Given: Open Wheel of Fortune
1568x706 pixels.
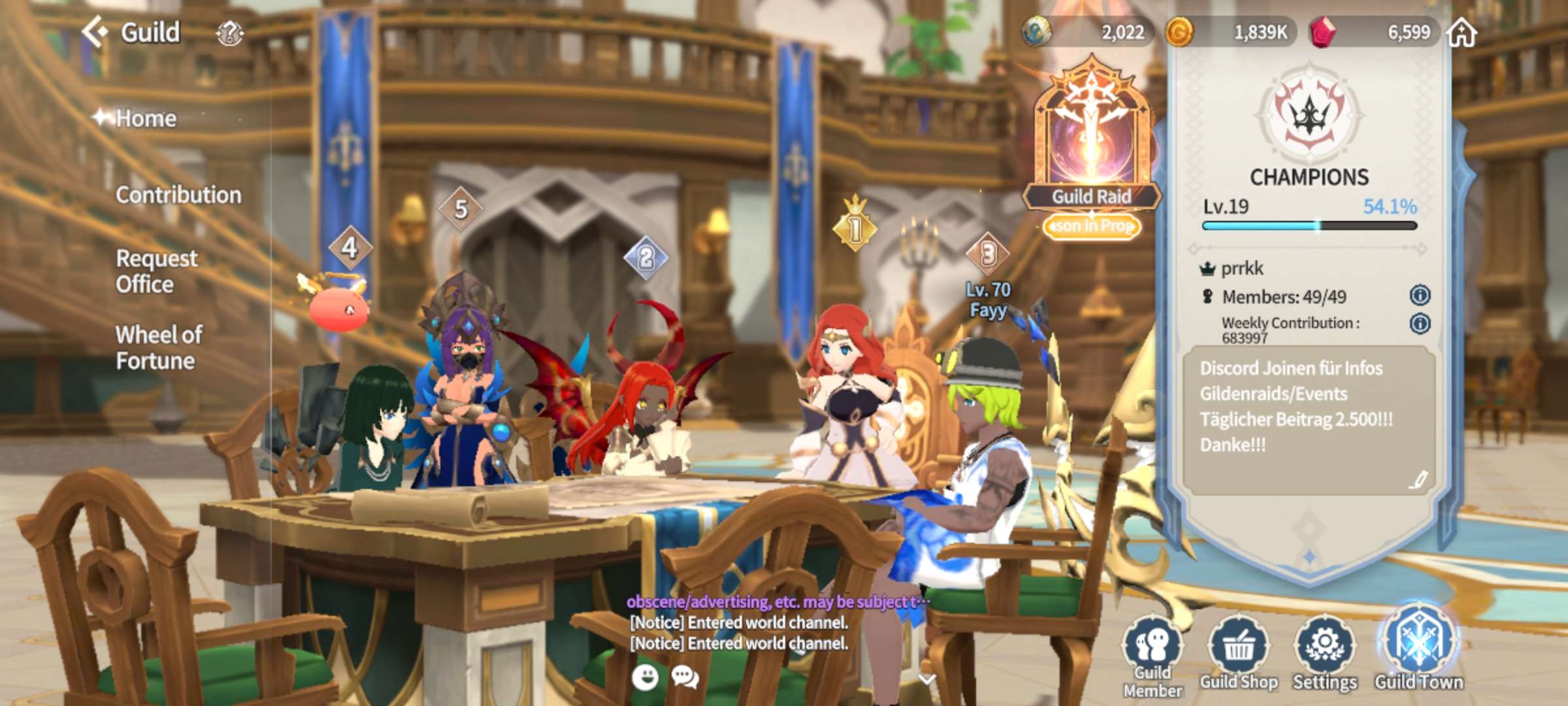Looking at the screenshot, I should (x=159, y=347).
